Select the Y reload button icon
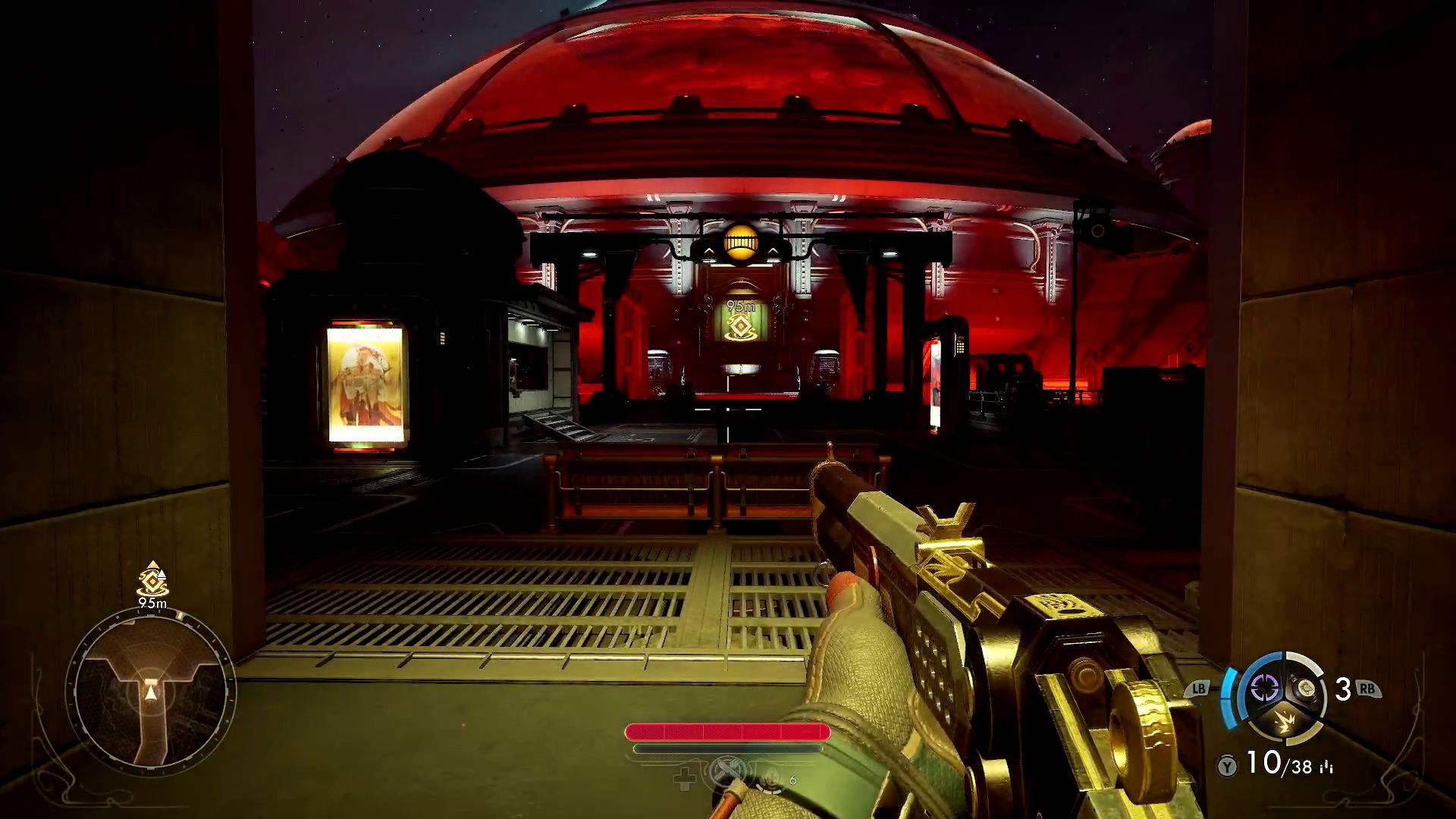 (1228, 767)
